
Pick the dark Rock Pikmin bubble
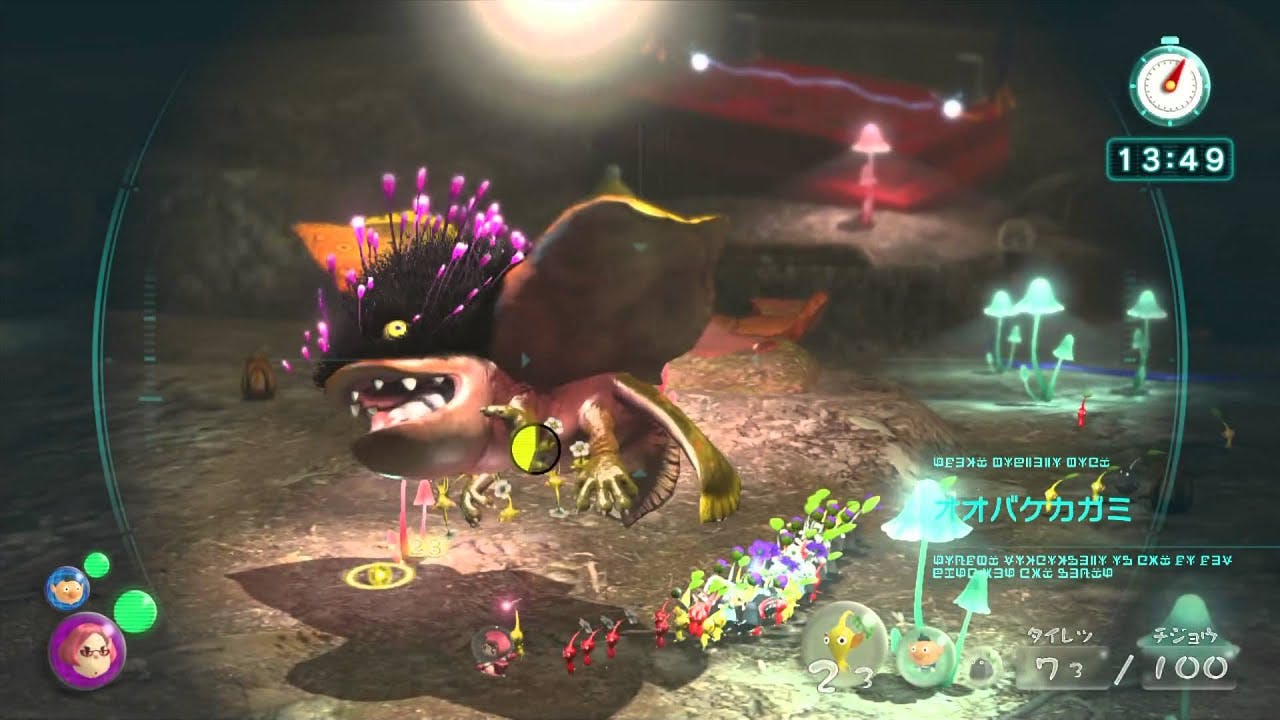pyautogui.click(x=983, y=662)
